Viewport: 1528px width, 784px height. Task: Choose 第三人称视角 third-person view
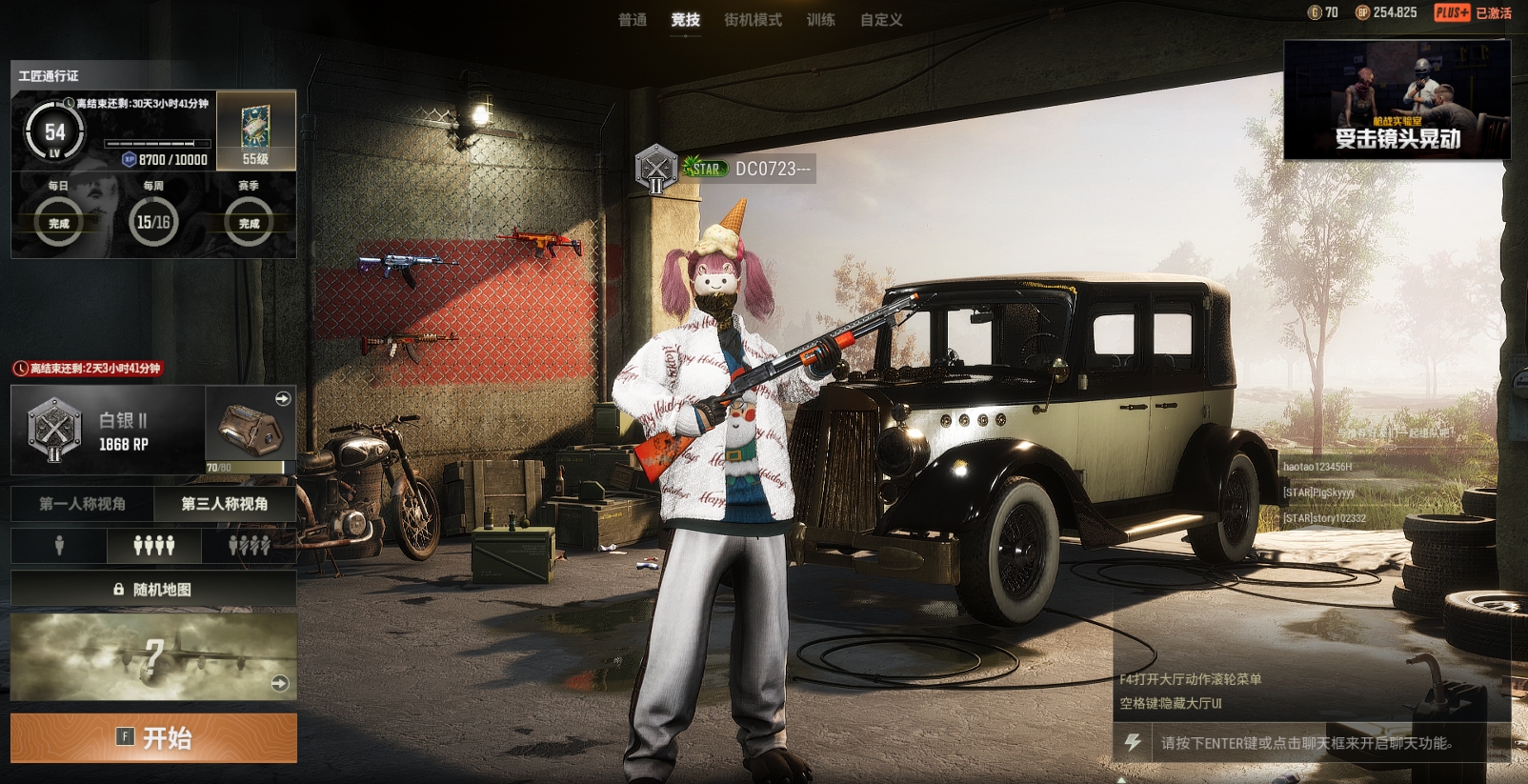pyautogui.click(x=225, y=504)
